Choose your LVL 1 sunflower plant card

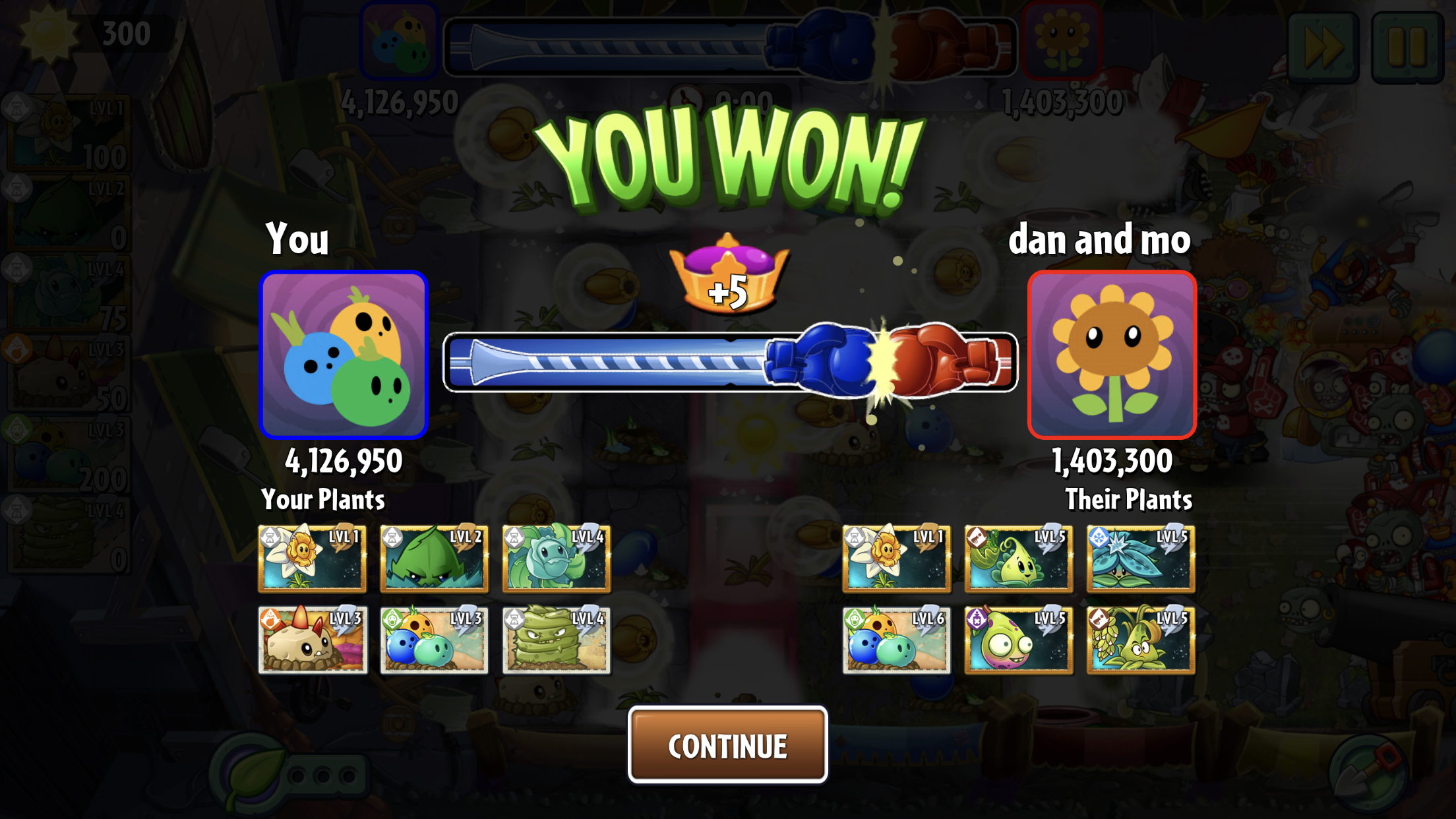coord(313,559)
